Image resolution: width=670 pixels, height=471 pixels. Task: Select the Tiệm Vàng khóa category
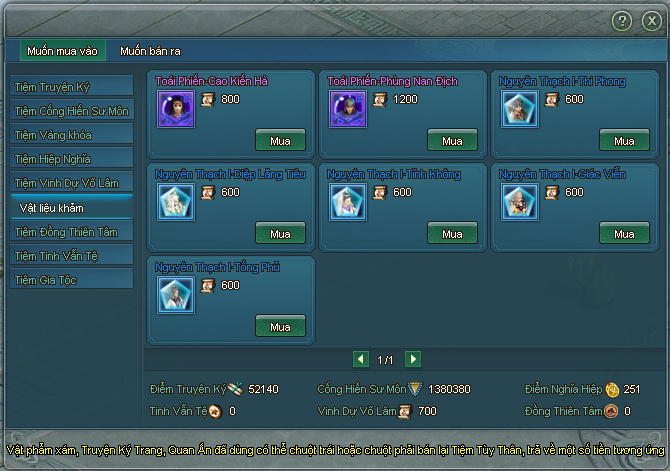(70, 134)
